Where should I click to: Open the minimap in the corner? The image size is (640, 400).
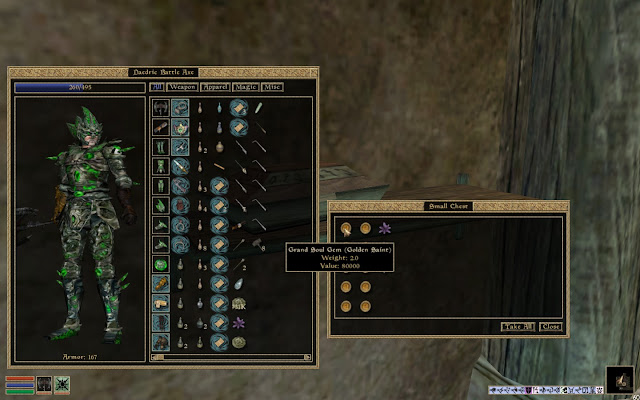click(x=618, y=380)
